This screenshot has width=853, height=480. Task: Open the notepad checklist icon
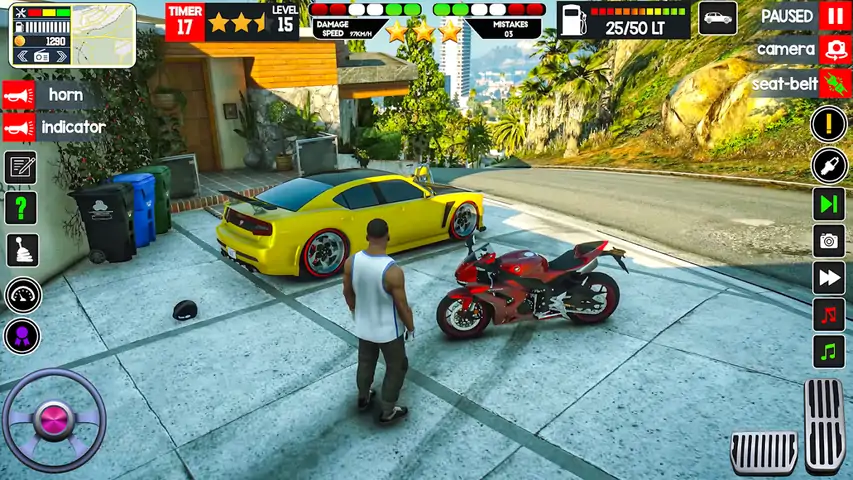pyautogui.click(x=21, y=167)
